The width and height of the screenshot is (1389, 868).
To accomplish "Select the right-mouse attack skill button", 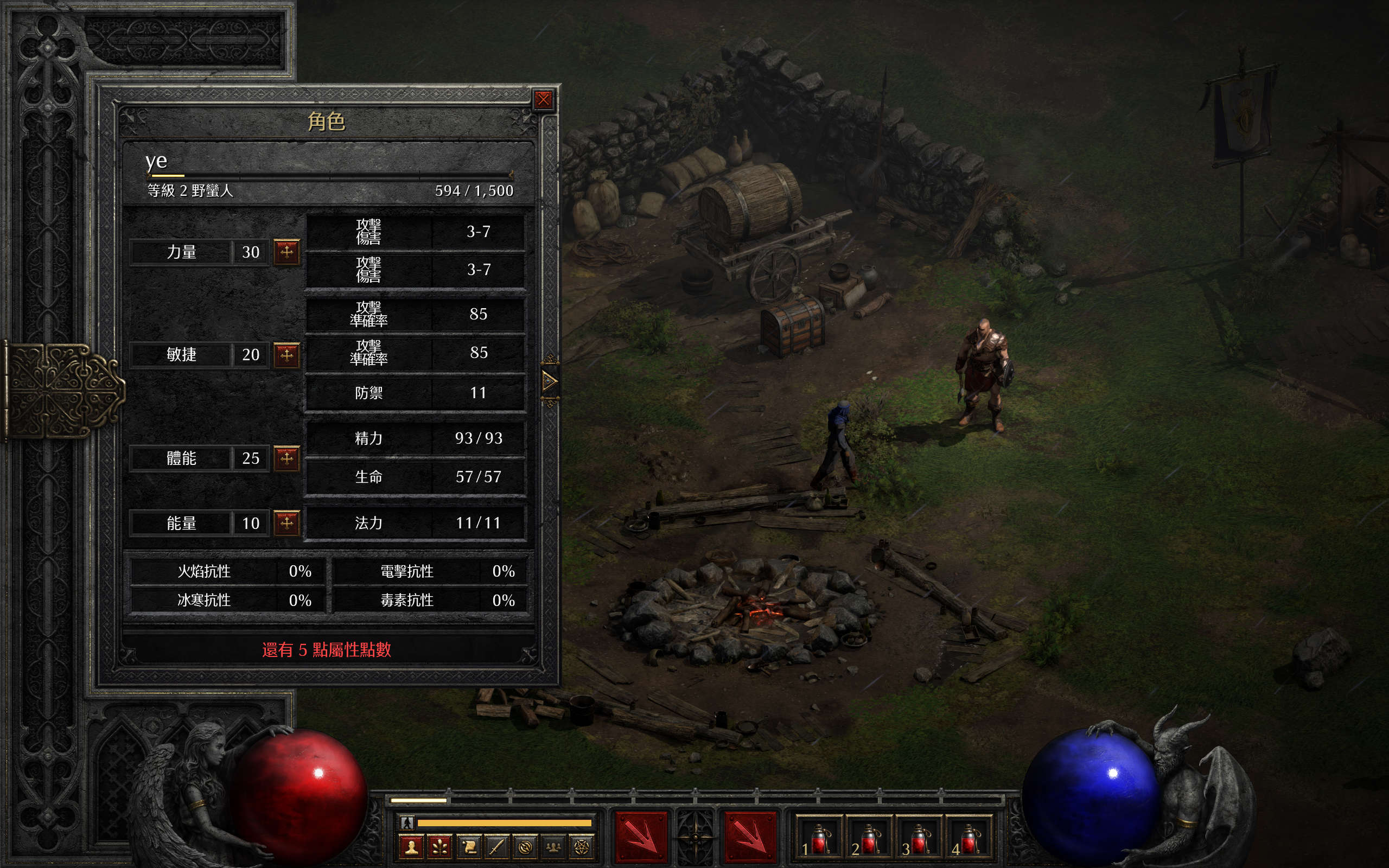I will click(x=750, y=837).
